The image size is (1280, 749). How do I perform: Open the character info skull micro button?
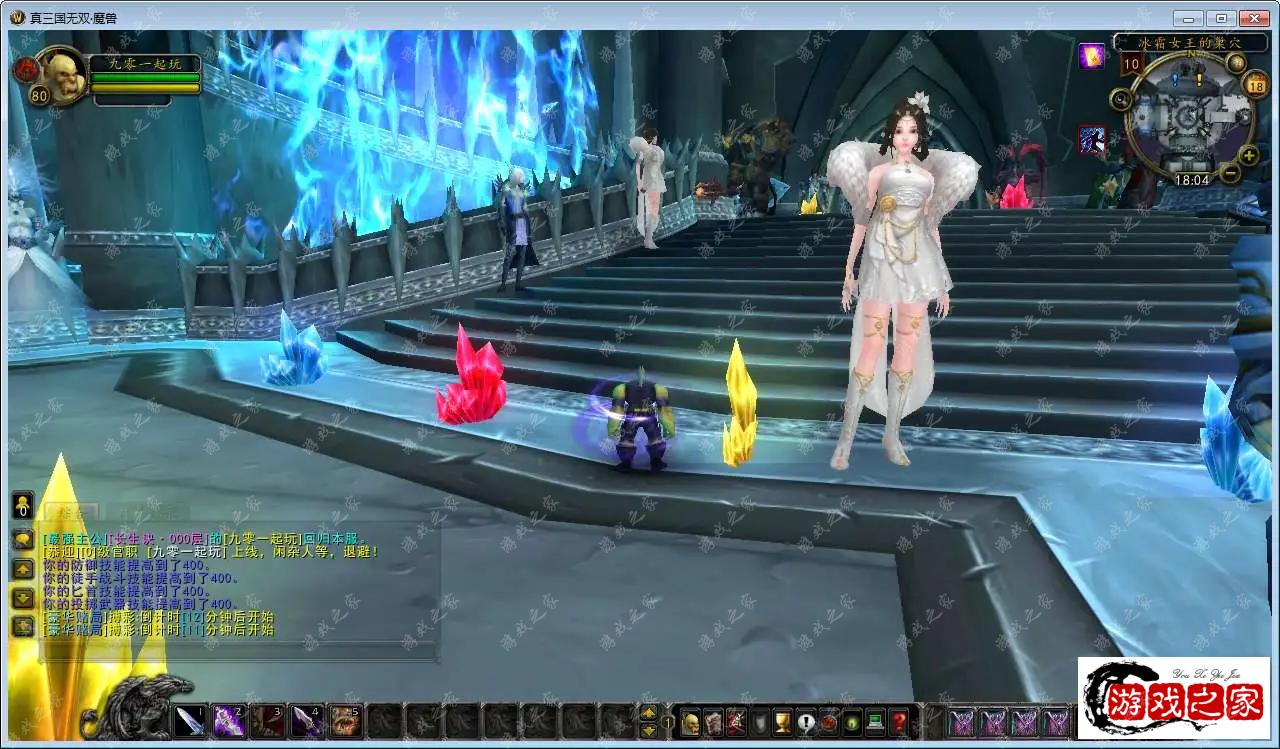690,722
